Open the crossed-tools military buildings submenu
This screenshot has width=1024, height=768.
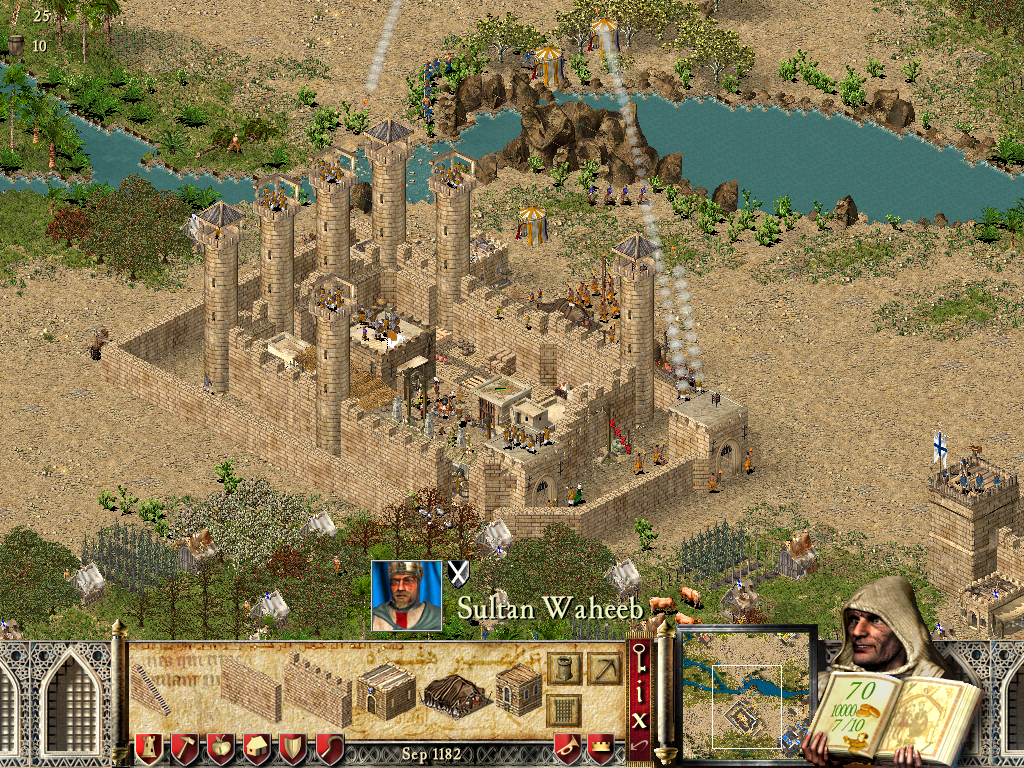click(x=604, y=668)
